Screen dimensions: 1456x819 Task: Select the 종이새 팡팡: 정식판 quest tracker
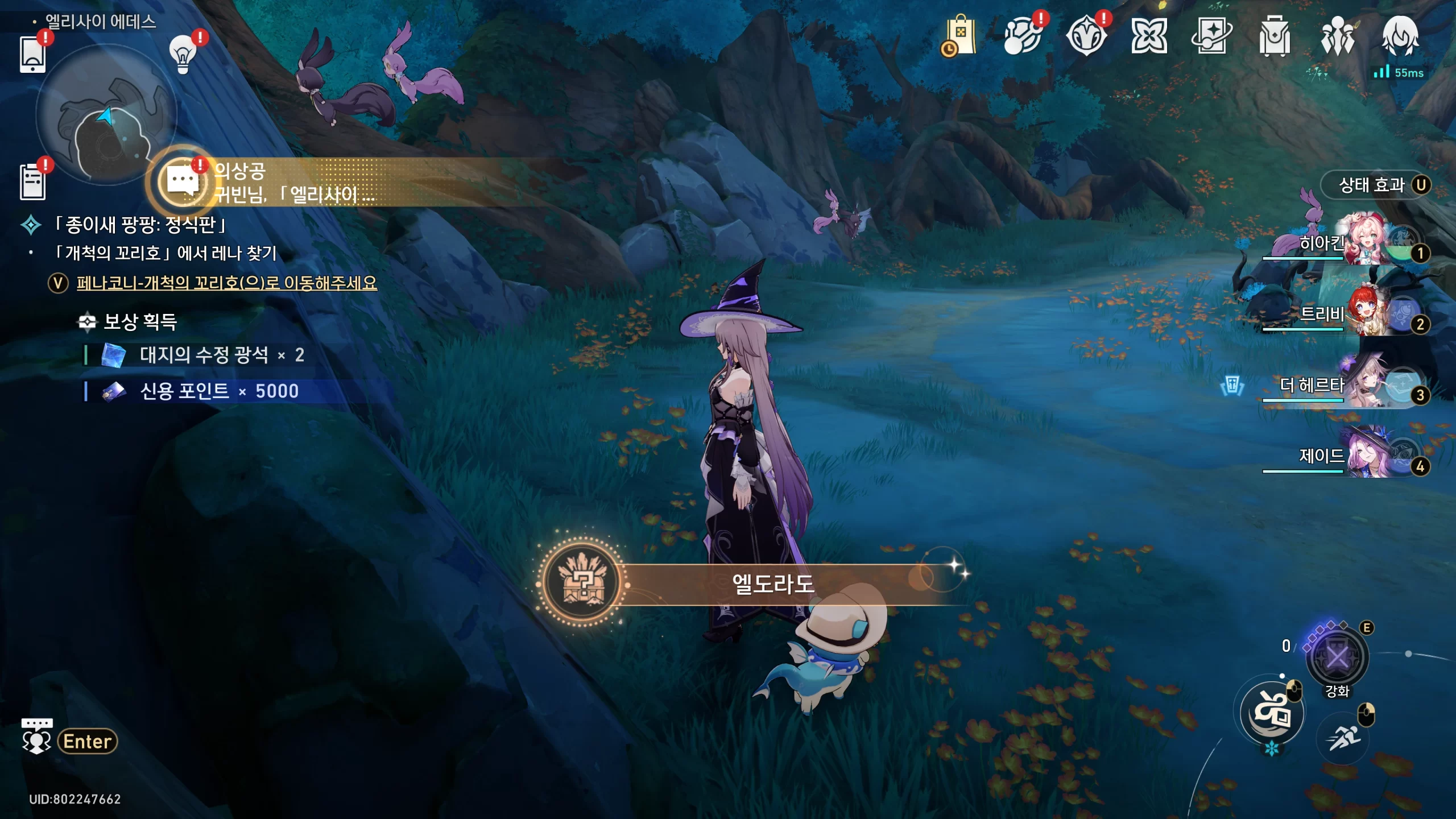139,225
